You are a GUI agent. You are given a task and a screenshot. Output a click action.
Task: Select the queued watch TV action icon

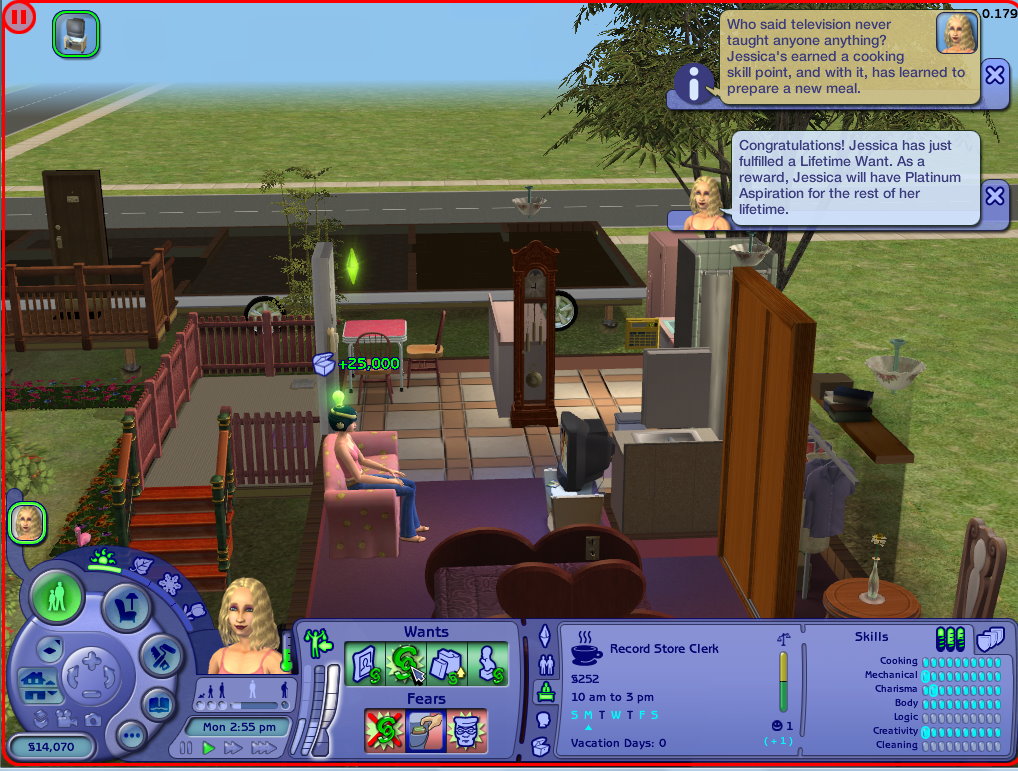pos(75,33)
